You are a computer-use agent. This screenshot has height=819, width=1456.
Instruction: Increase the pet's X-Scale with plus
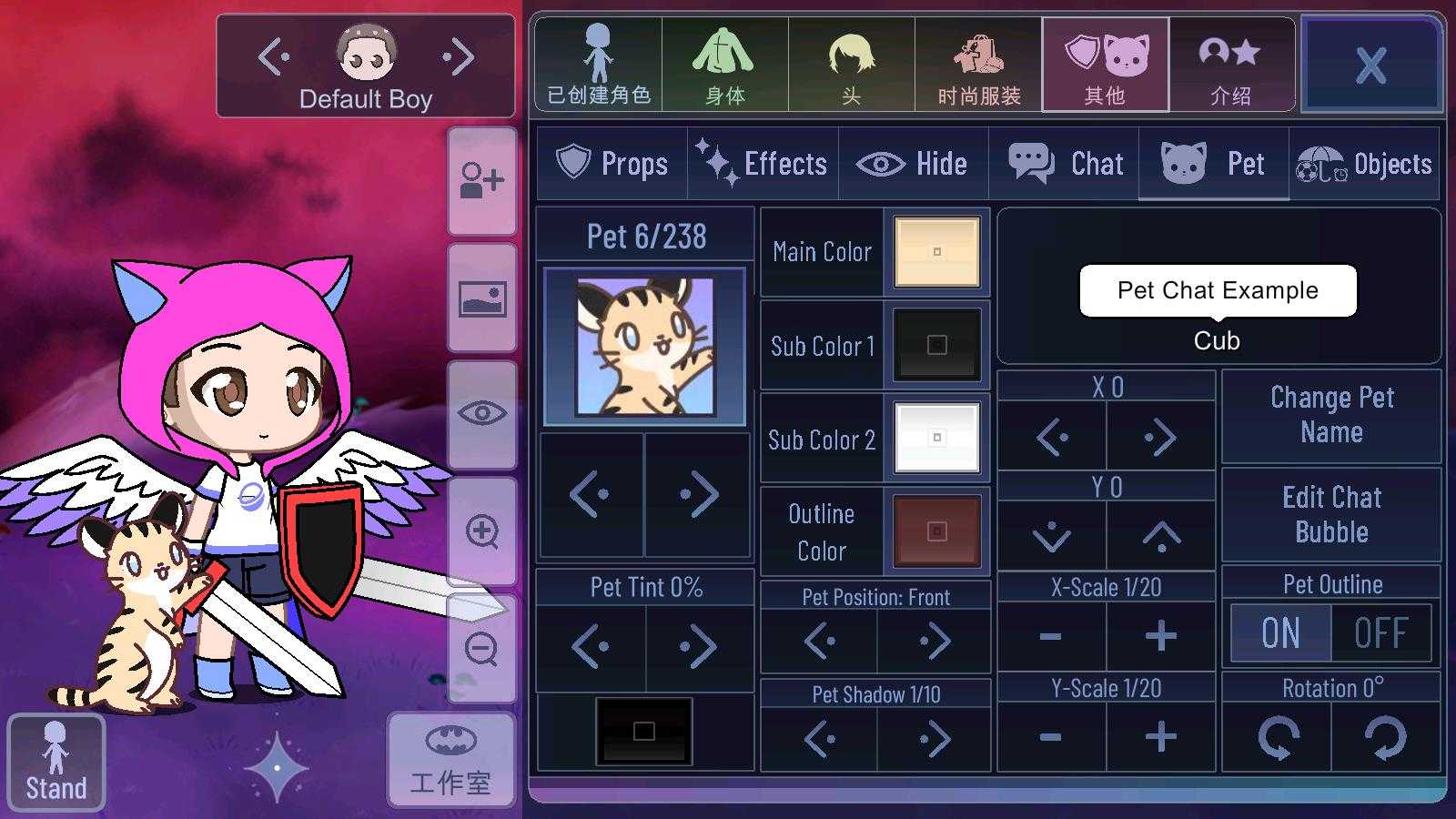[x=1160, y=636]
